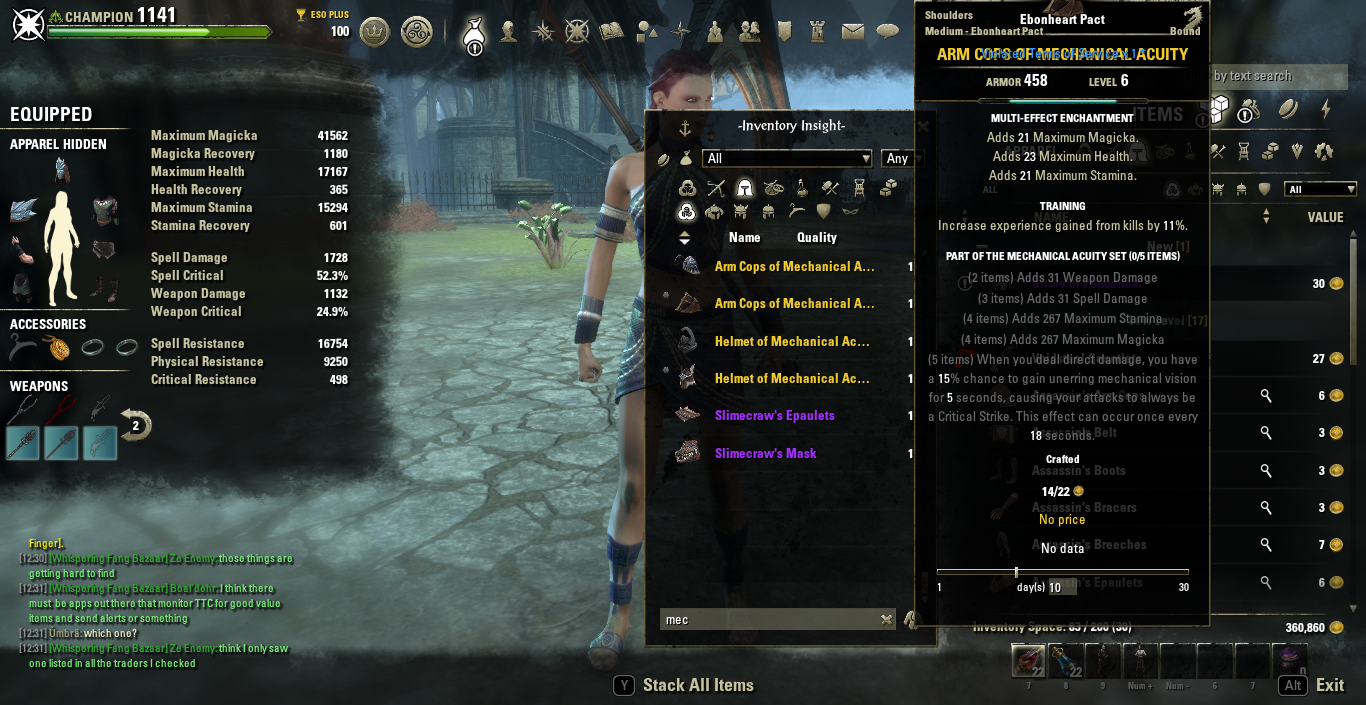The width and height of the screenshot is (1366, 705).
Task: Close the Inventory Insight window
Action: (x=923, y=127)
